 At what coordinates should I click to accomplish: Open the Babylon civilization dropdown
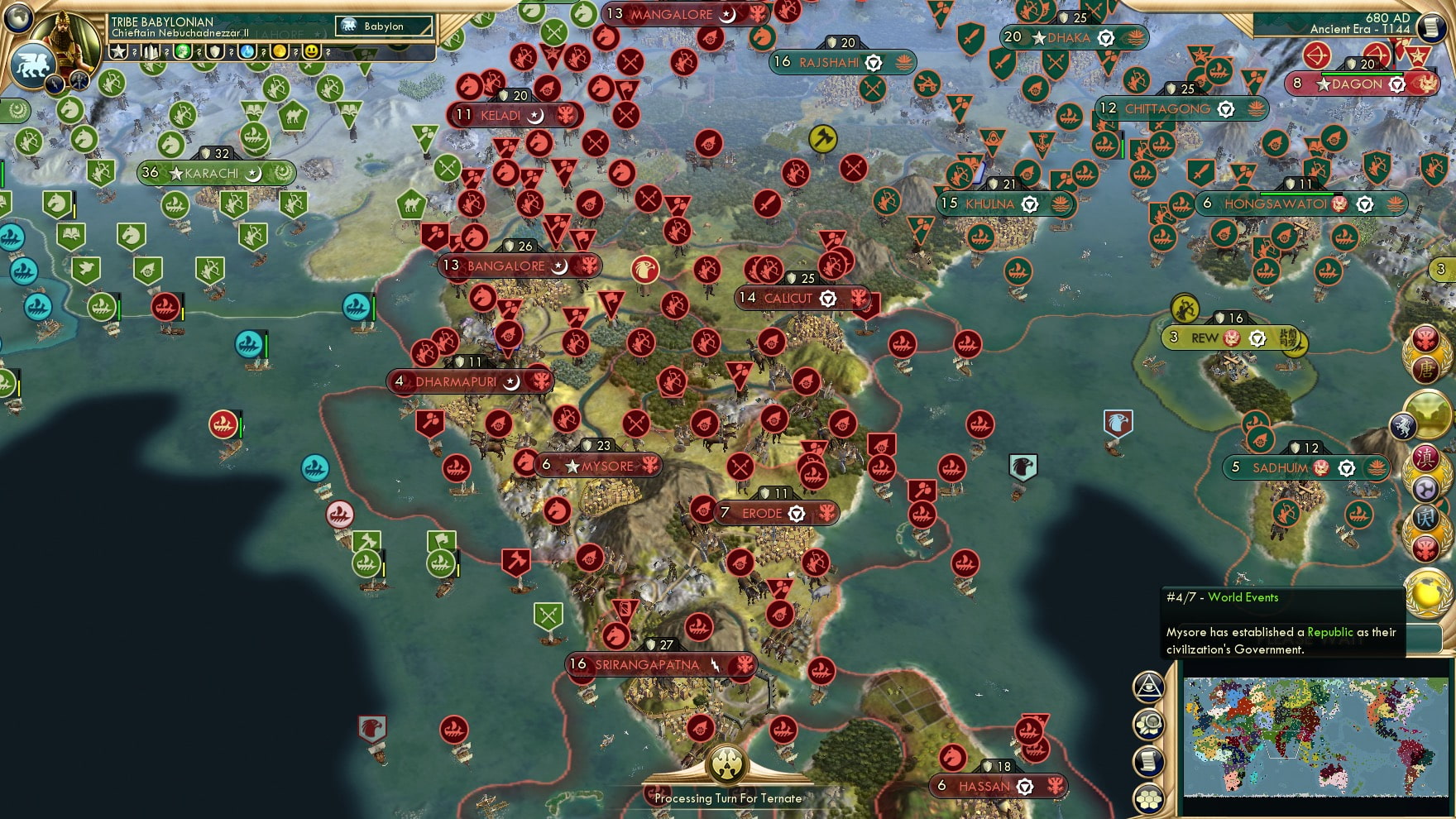[x=381, y=26]
